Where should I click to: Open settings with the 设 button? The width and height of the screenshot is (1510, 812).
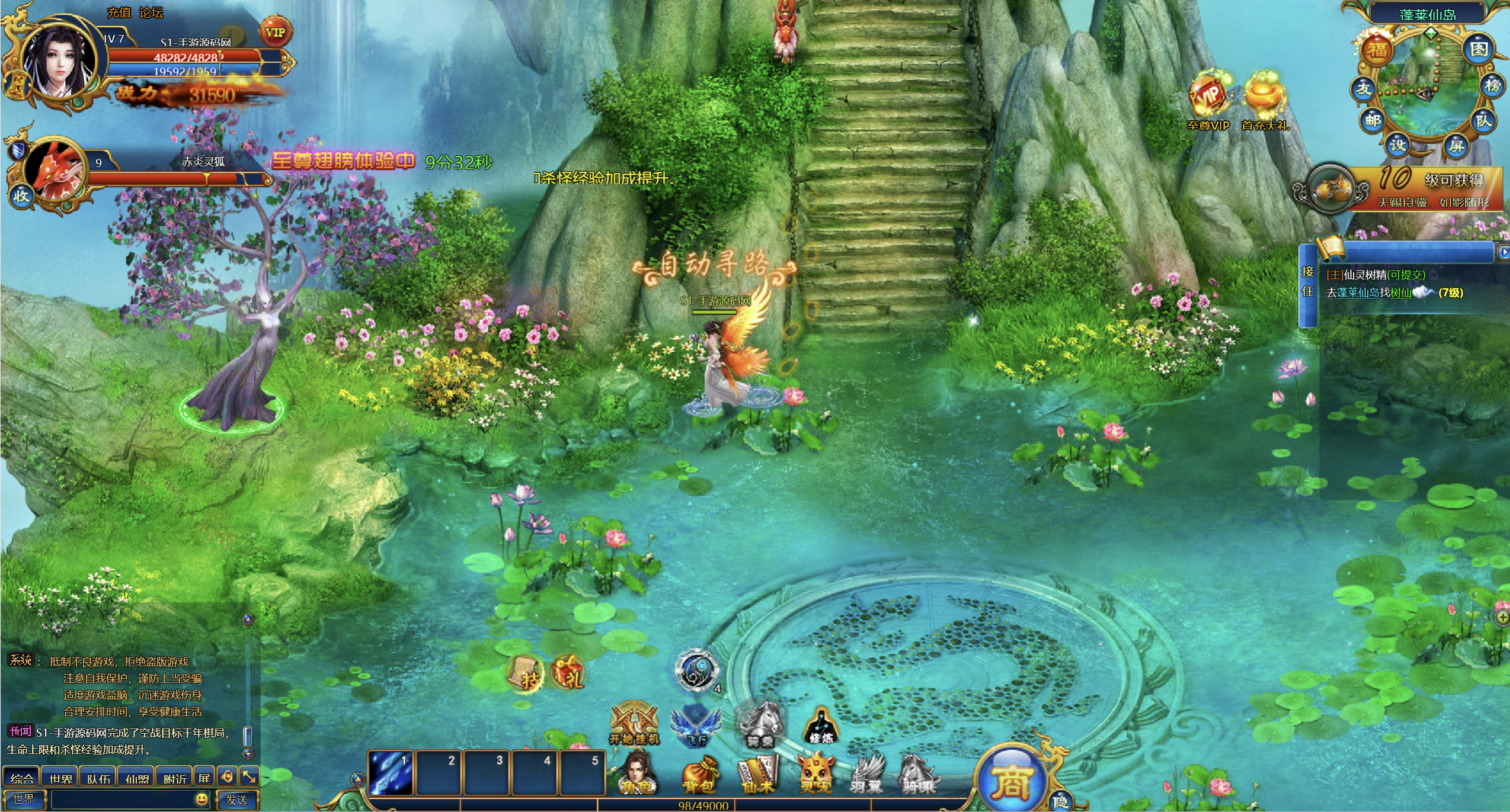point(1398,145)
